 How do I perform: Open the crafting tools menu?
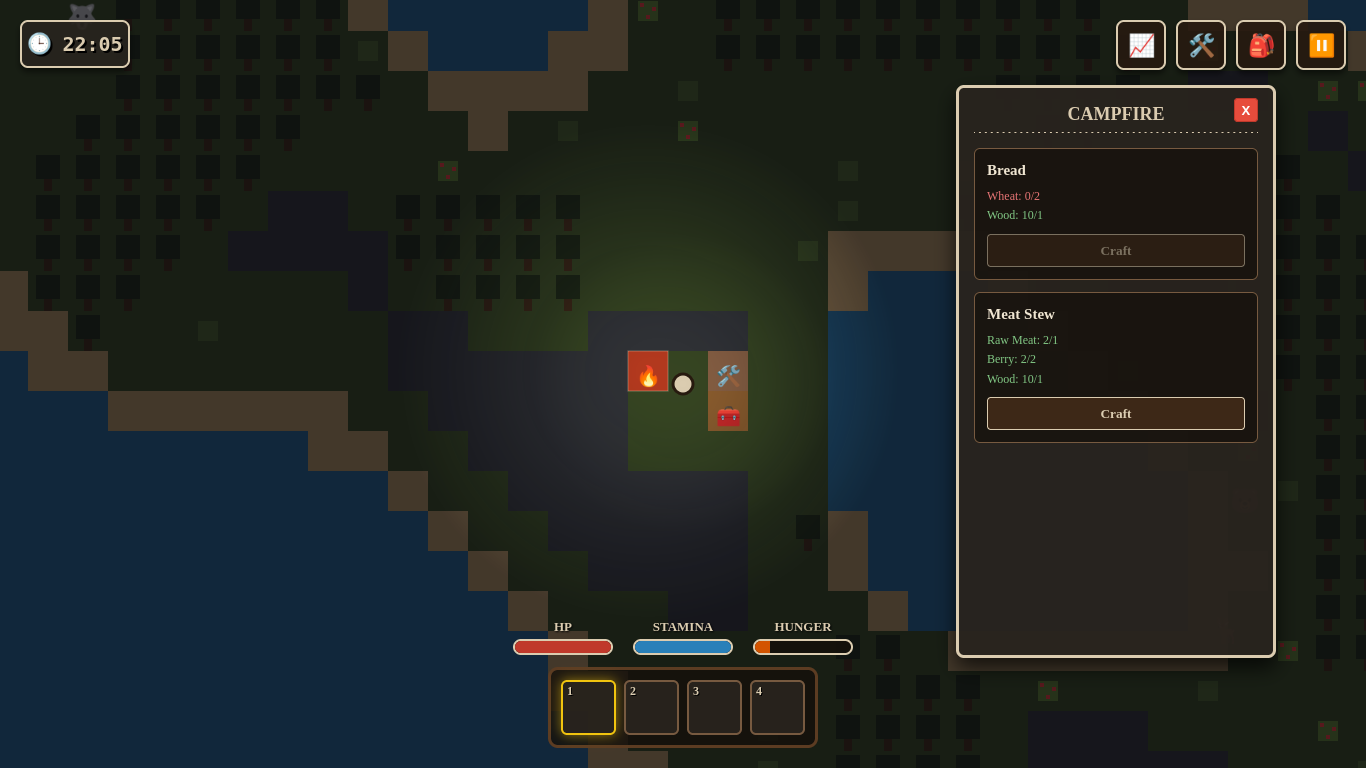pos(1200,45)
